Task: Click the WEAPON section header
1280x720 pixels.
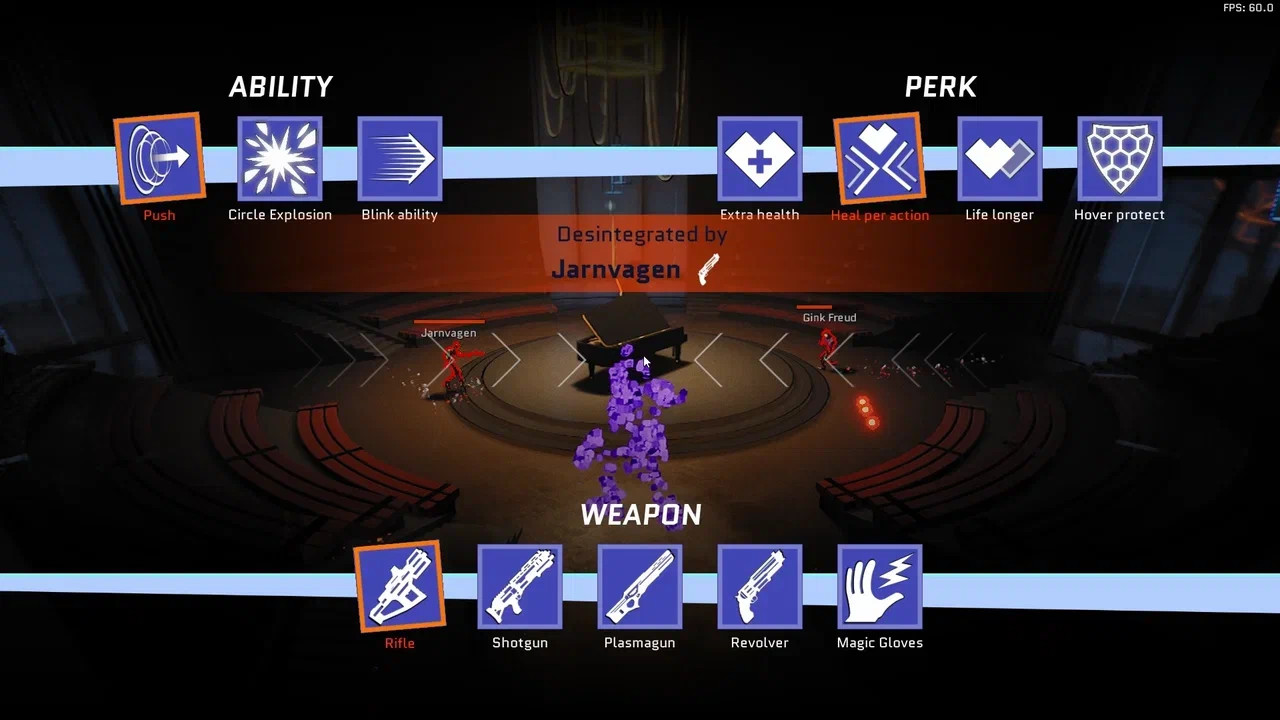Action: point(640,514)
